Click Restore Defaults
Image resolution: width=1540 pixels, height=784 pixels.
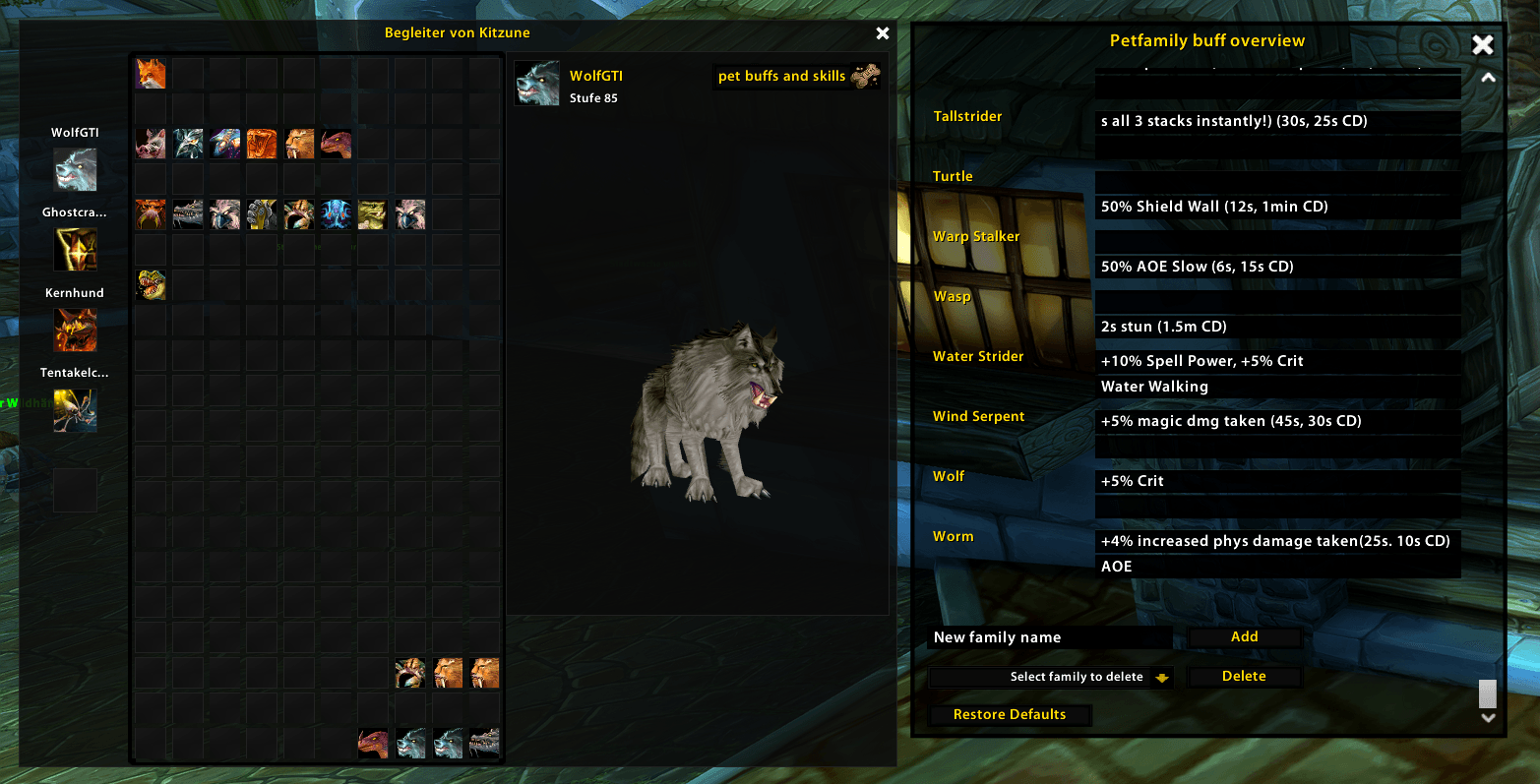click(1010, 714)
